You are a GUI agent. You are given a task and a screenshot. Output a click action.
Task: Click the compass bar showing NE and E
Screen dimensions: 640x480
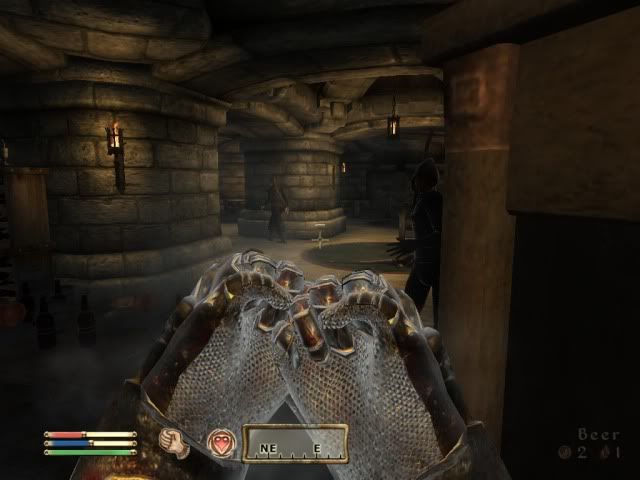(x=295, y=443)
